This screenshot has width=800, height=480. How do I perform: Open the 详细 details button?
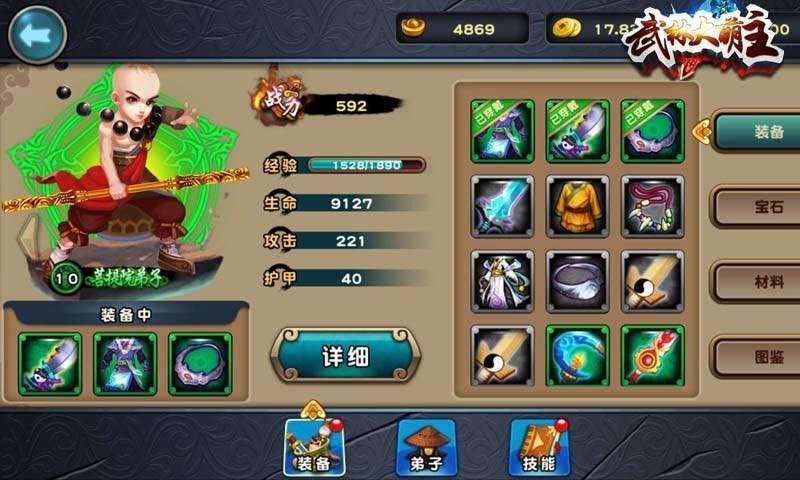345,357
